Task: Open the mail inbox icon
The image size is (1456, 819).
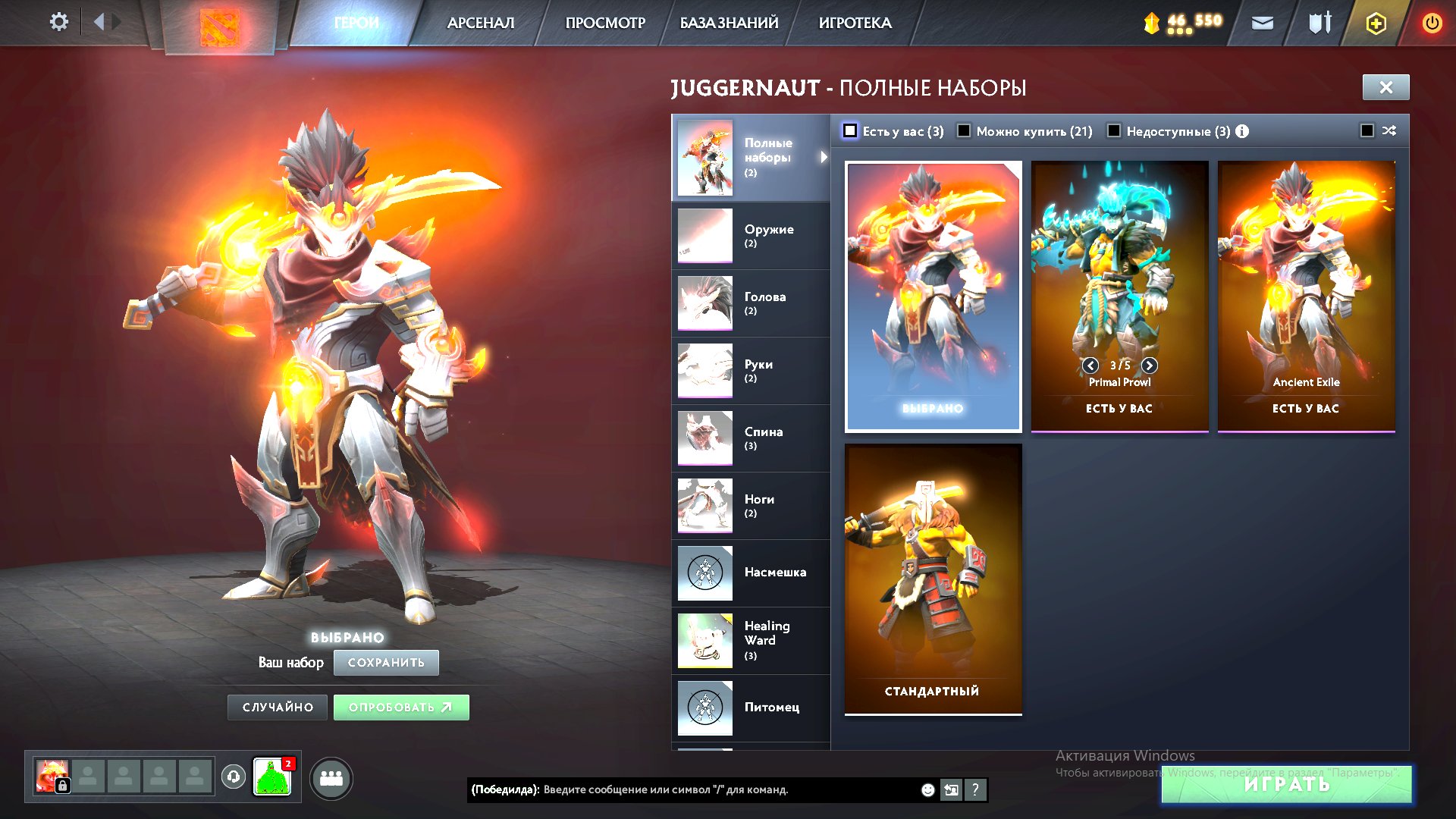Action: pos(1263,22)
